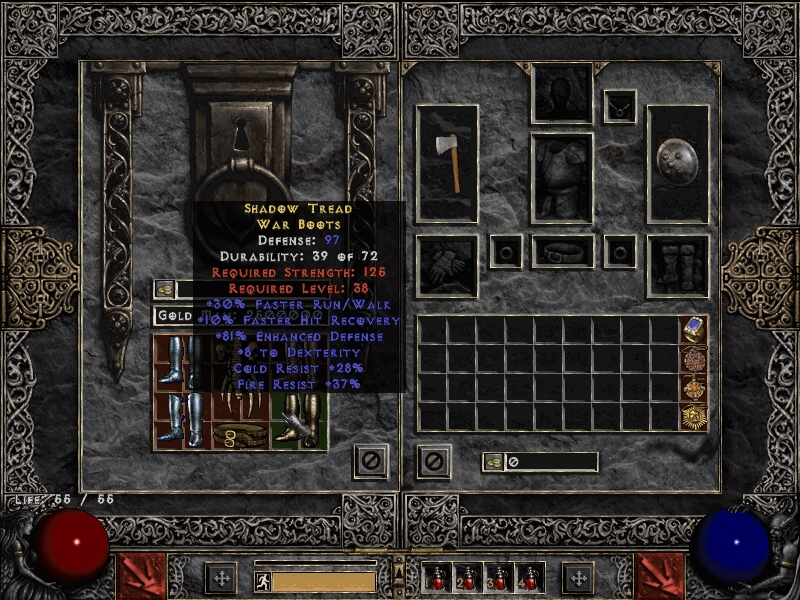The width and height of the screenshot is (800, 600).
Task: Select the leather belt in the stash
Action: point(240,436)
